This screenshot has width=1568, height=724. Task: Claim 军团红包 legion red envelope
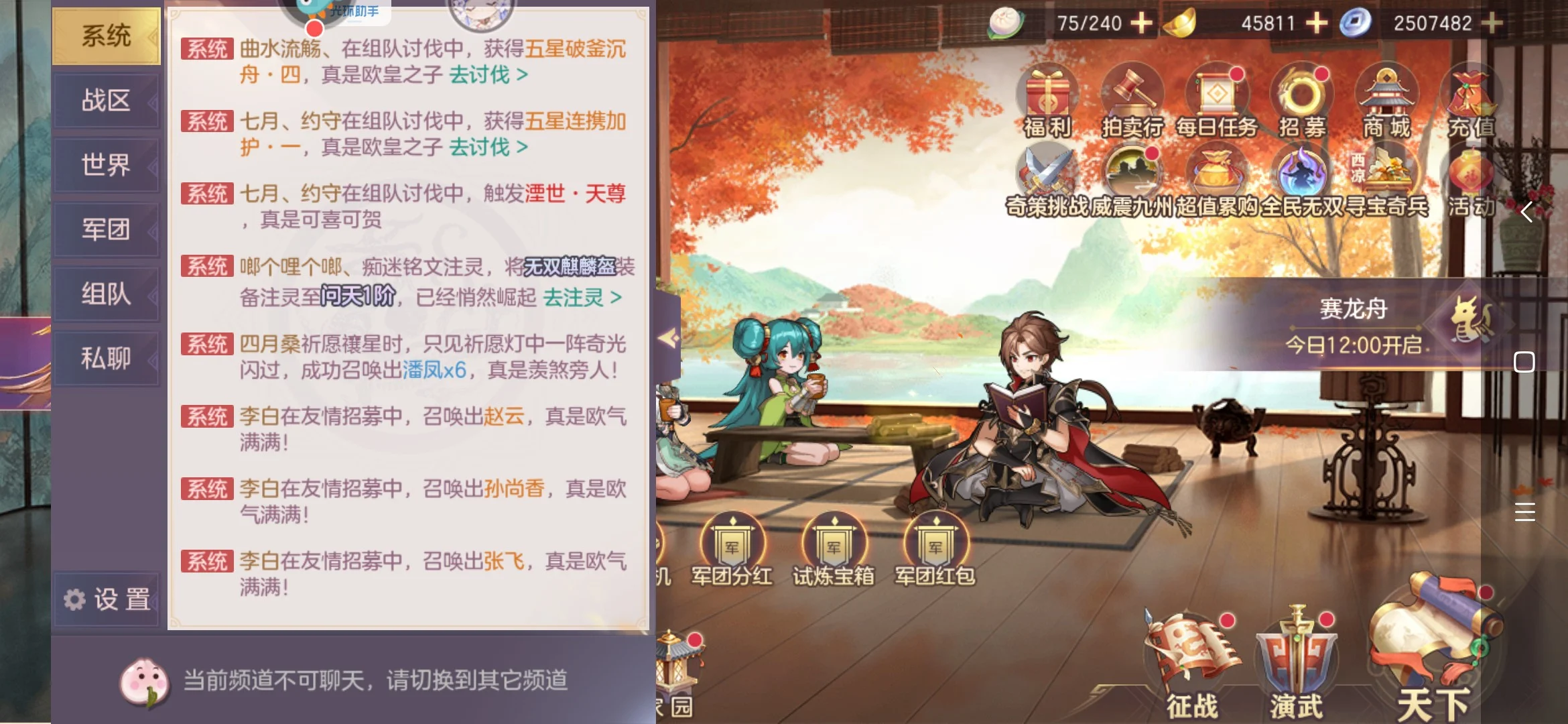tap(935, 550)
